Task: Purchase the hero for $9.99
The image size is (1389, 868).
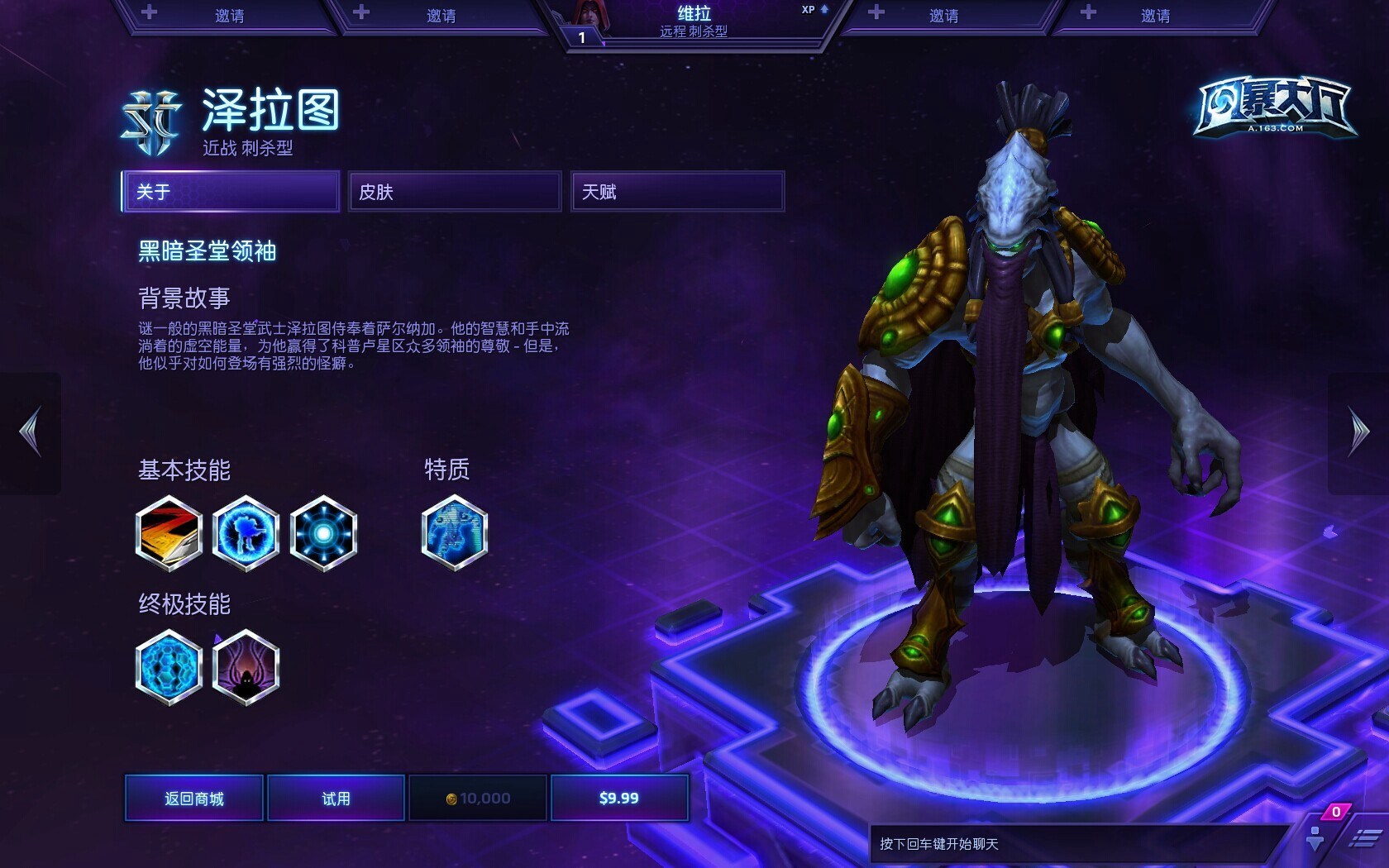Action: [x=619, y=798]
